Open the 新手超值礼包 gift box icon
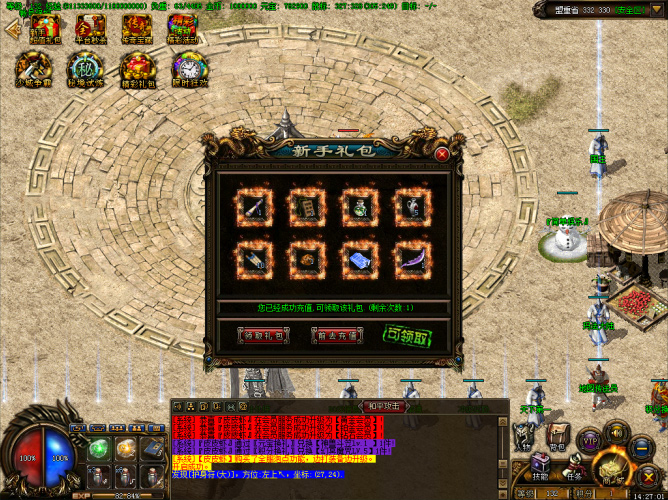The width and height of the screenshot is (668, 500). coord(43,29)
